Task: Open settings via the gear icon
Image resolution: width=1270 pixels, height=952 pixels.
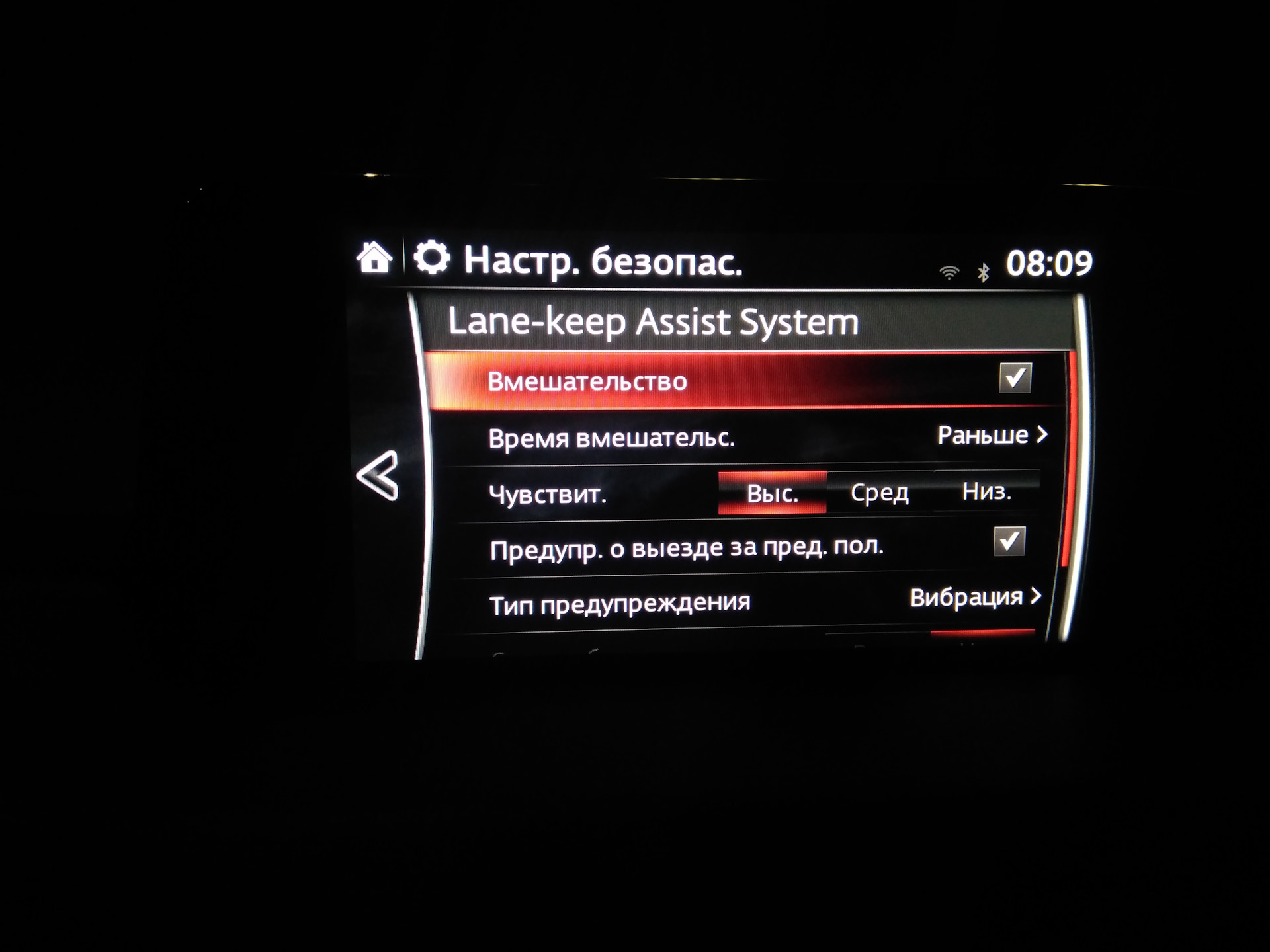Action: tap(432, 258)
